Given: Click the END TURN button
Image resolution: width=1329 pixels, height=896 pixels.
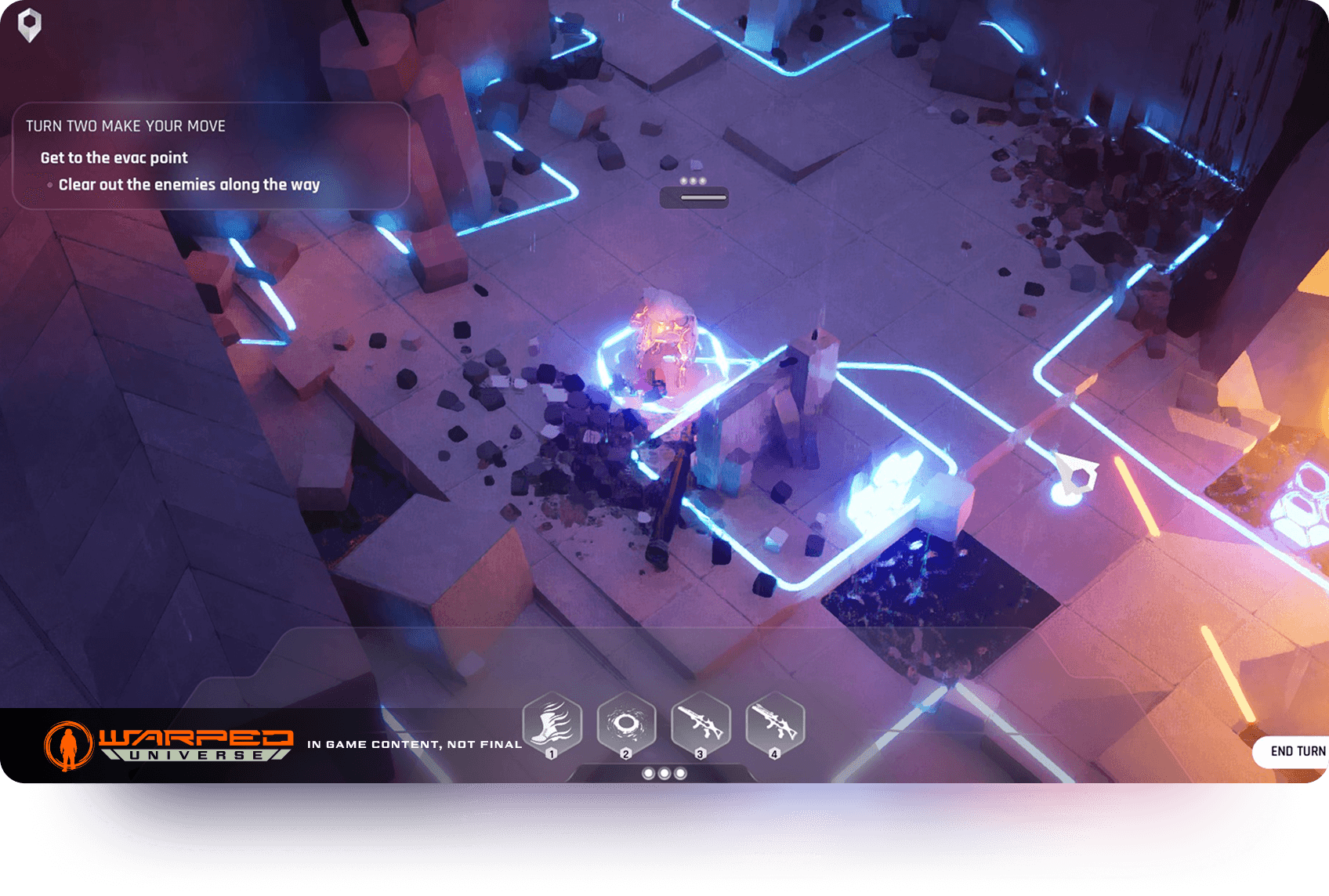Looking at the screenshot, I should point(1296,751).
